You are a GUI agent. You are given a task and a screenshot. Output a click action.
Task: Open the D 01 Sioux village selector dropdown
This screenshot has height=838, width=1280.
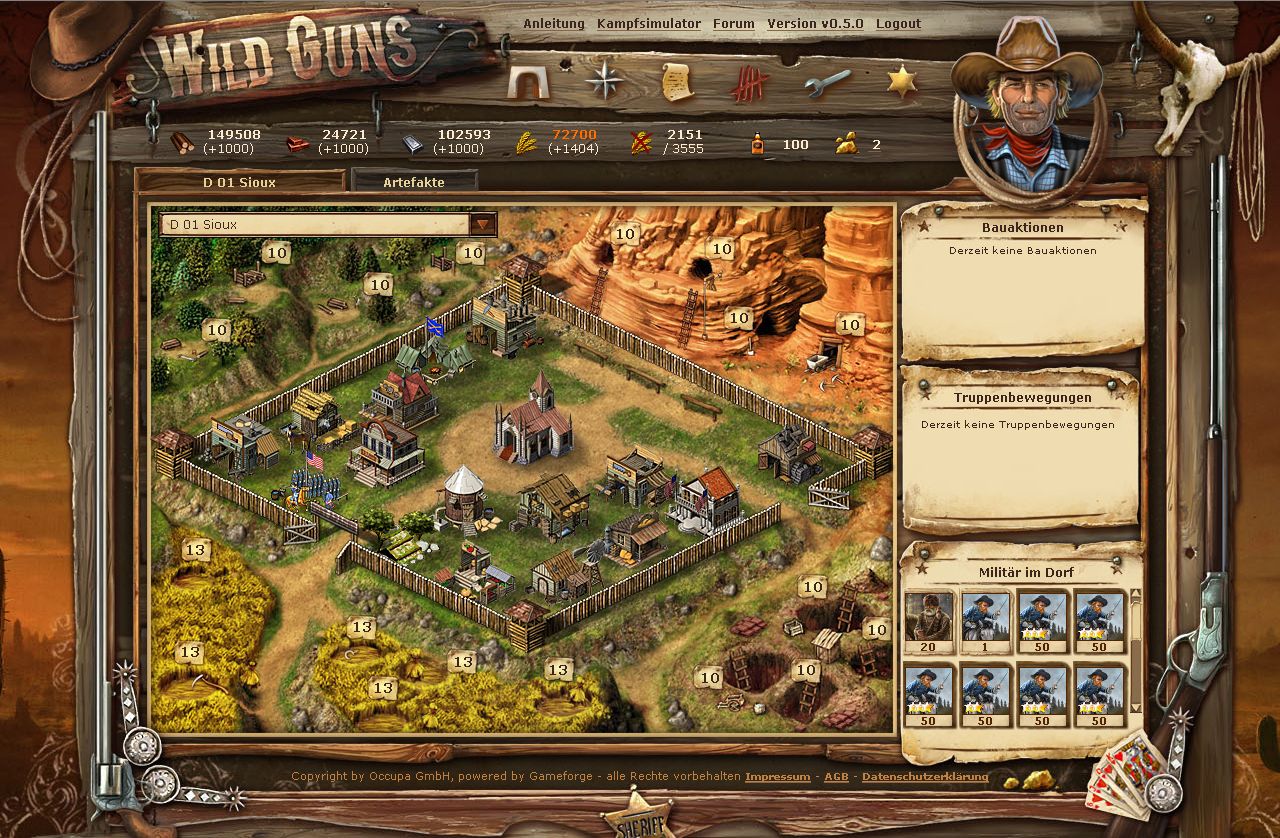(x=484, y=224)
